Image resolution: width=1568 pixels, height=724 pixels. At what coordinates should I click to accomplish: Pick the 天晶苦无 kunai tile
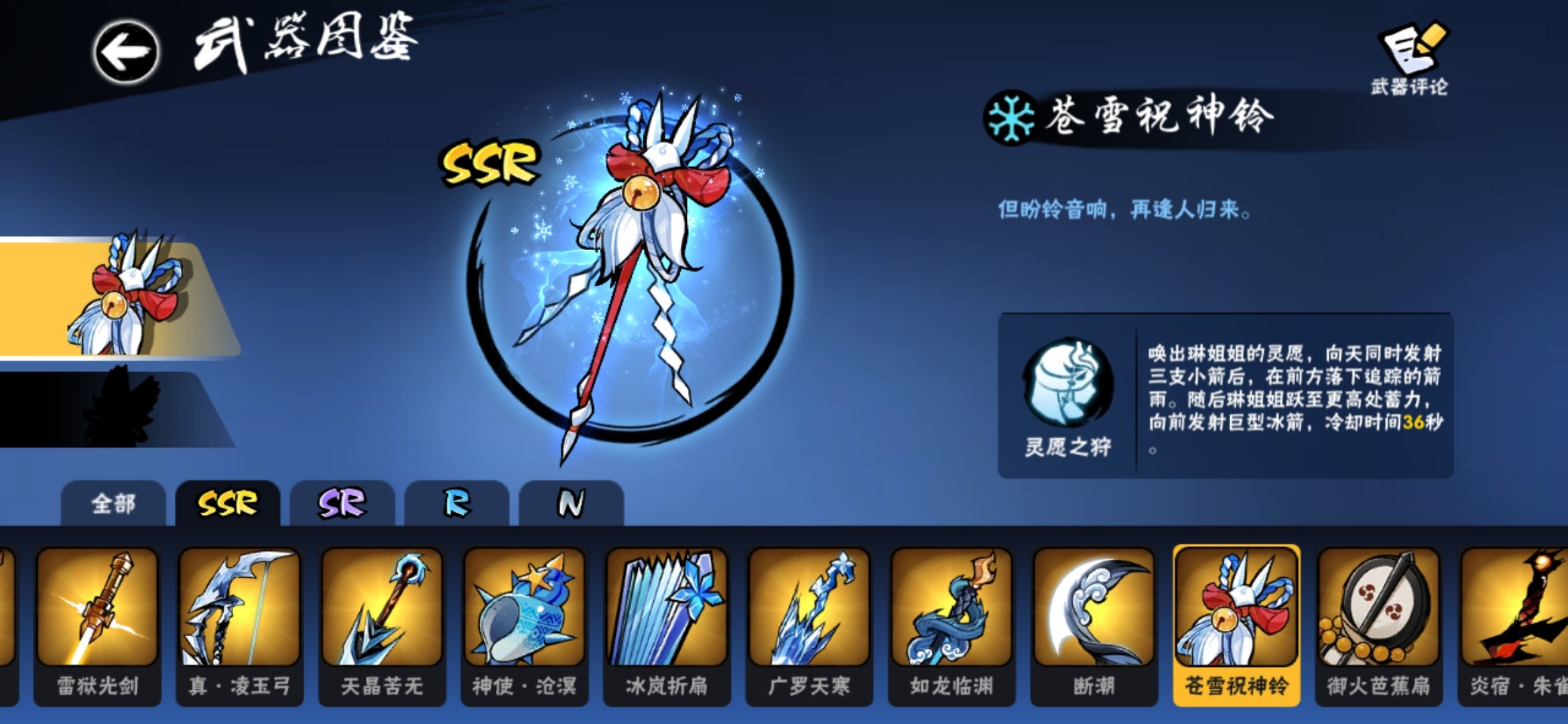382,623
